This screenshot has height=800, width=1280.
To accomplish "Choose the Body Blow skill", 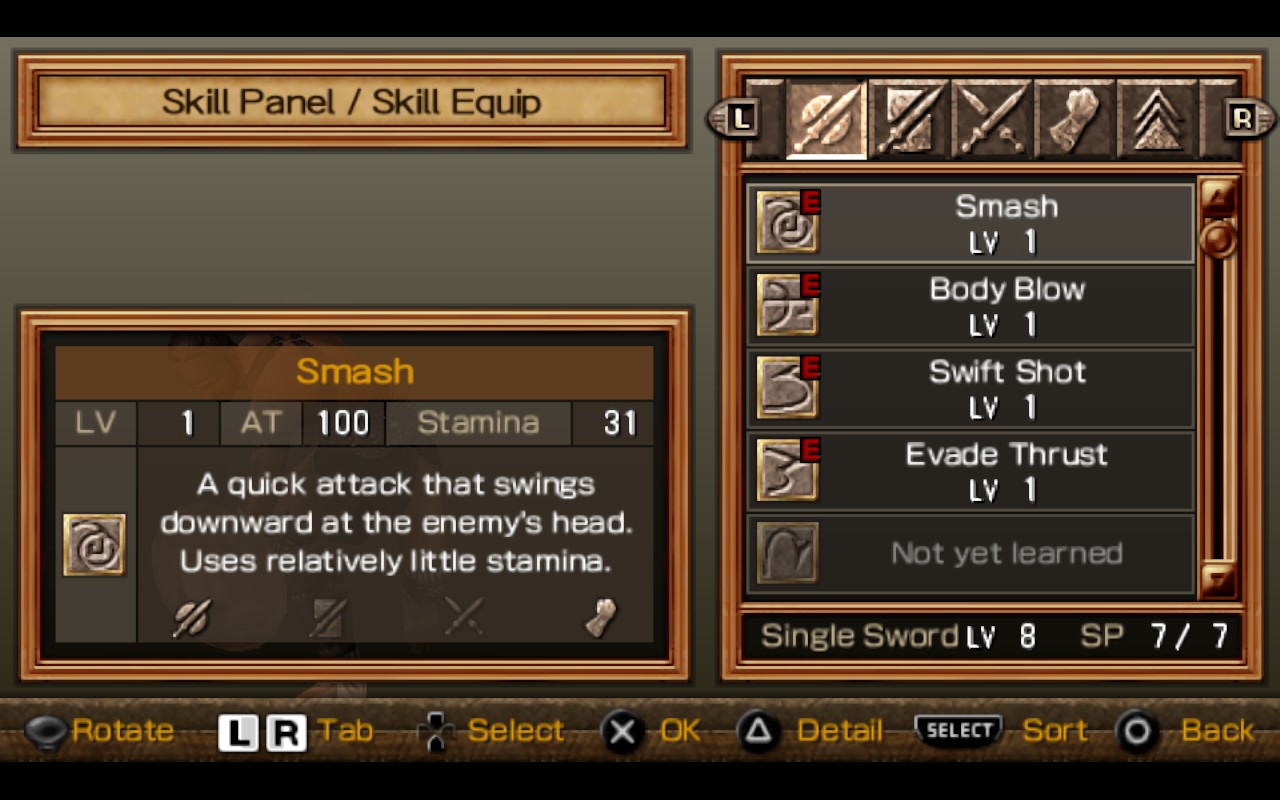I will click(970, 305).
